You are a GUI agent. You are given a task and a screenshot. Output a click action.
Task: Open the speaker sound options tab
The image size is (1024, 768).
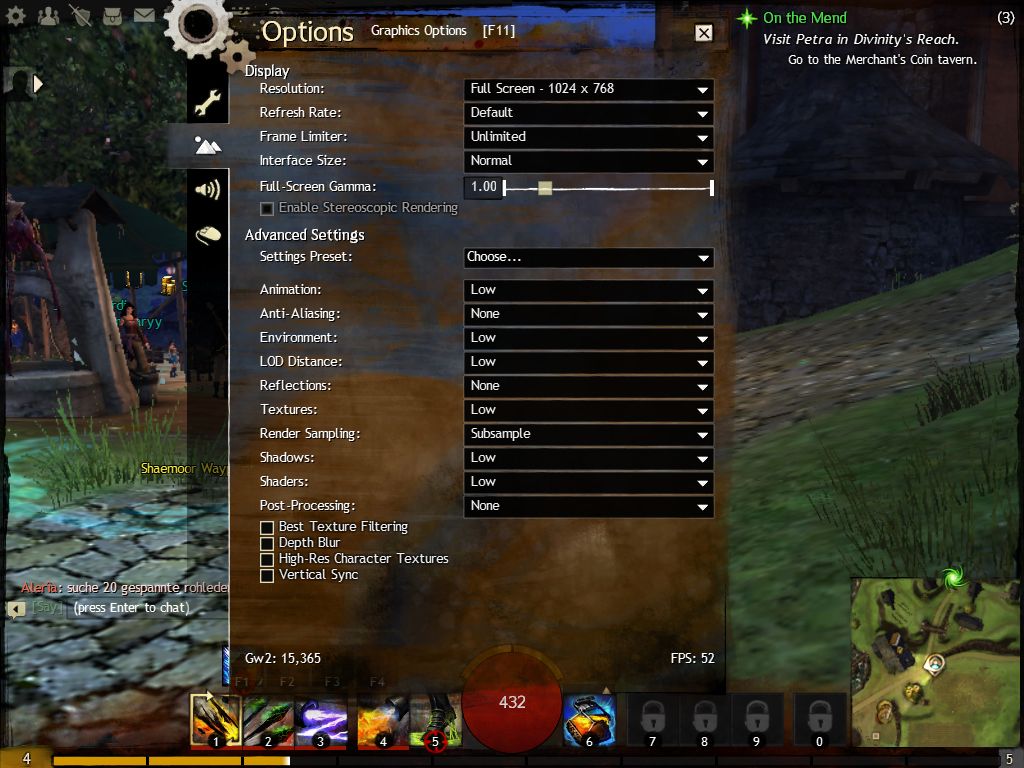click(207, 189)
